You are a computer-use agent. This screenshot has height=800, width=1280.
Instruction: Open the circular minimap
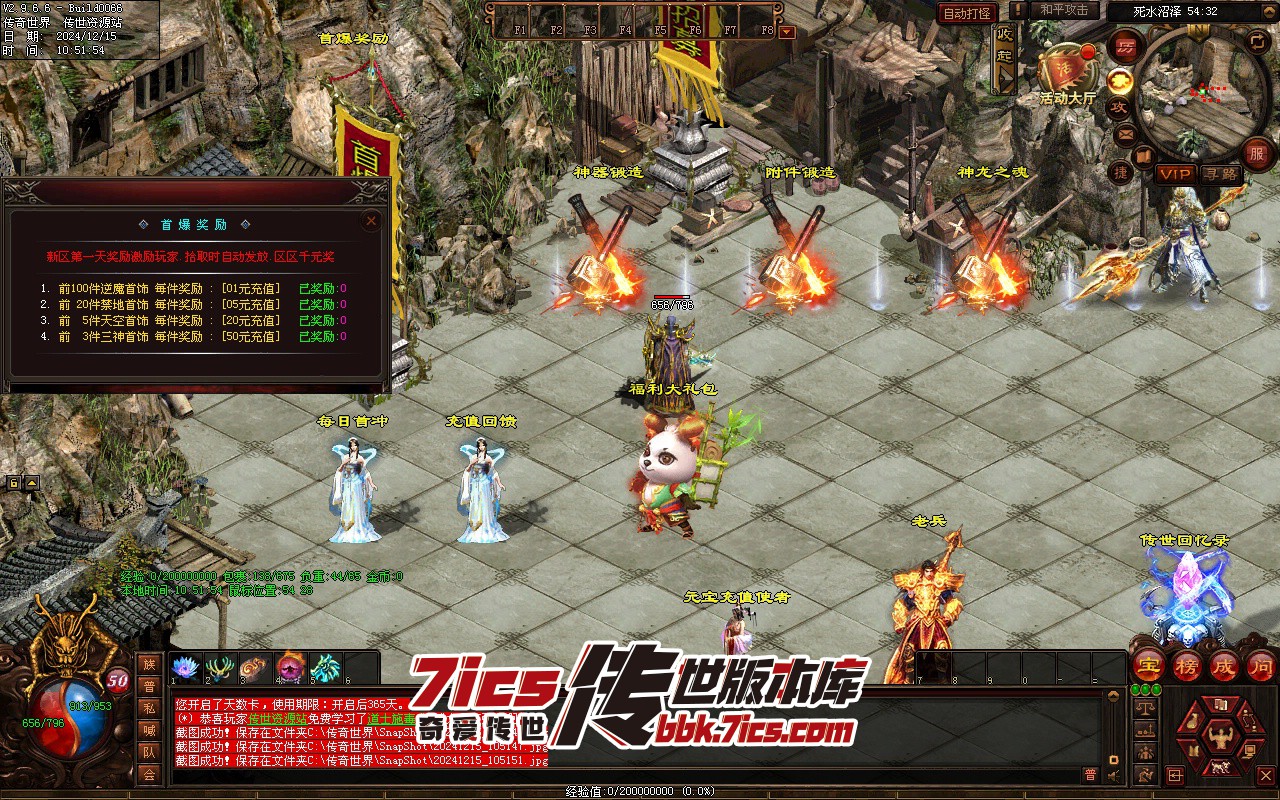click(1191, 91)
